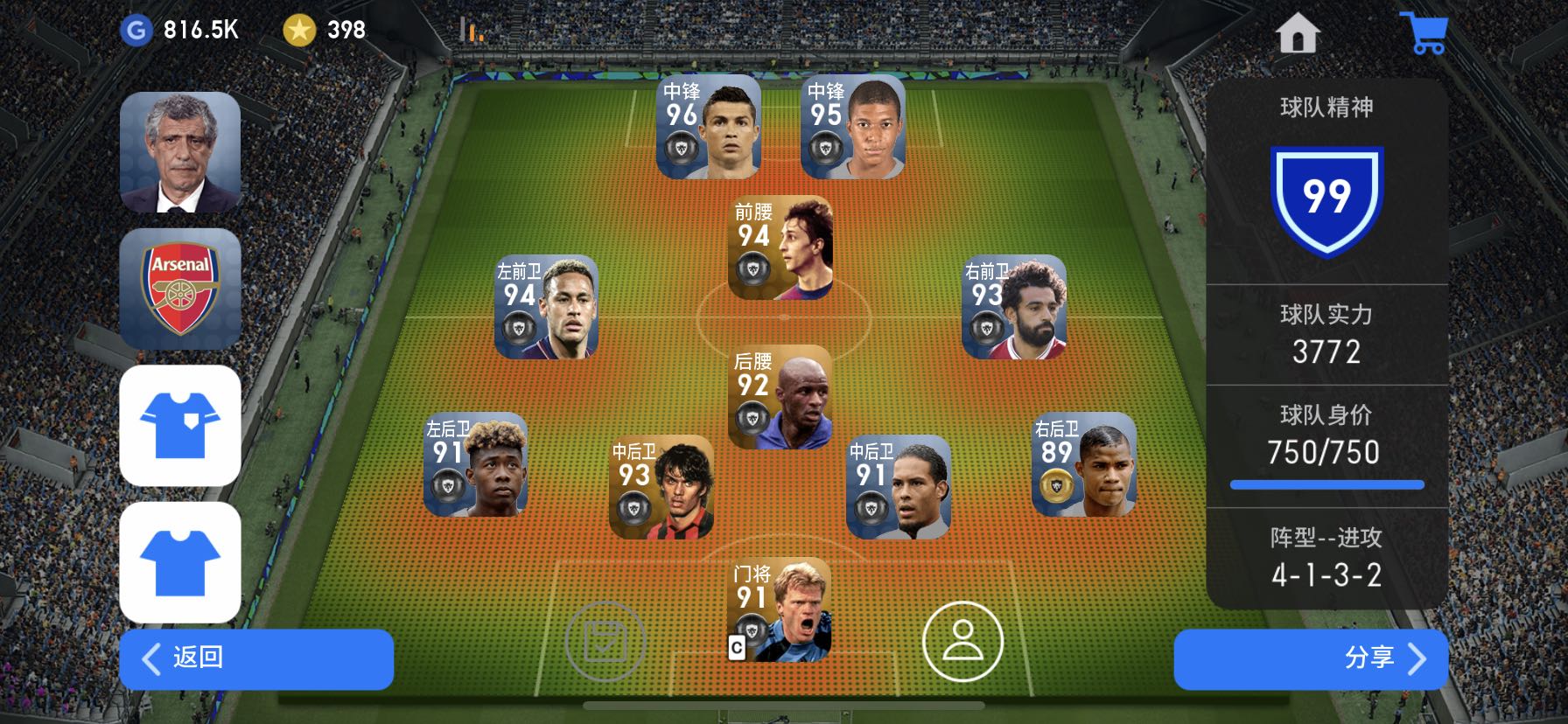1568x724 pixels.
Task: Choose the Arsenal club badge
Action: [x=180, y=289]
